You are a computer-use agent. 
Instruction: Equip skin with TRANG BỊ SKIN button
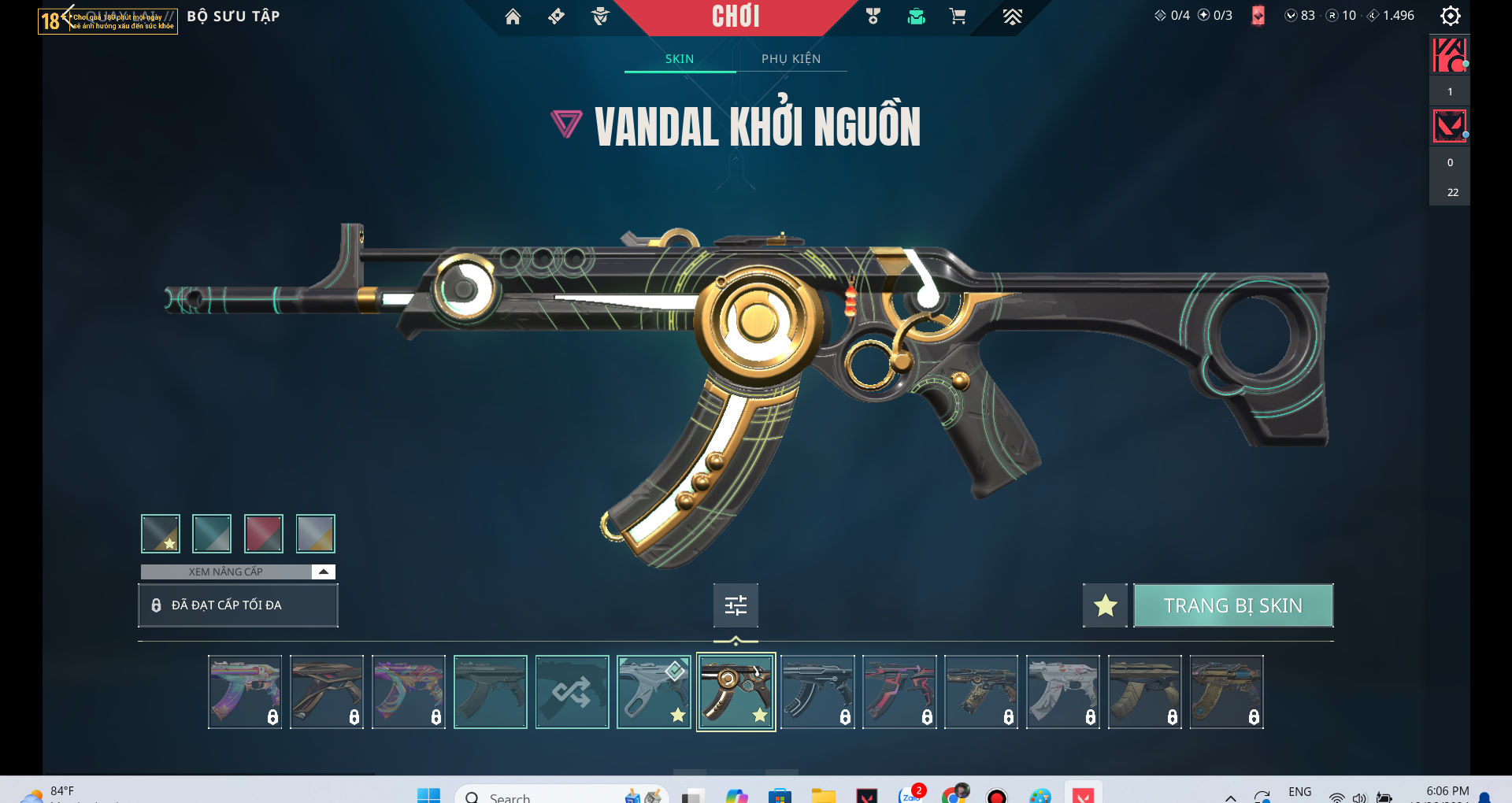coord(1232,605)
